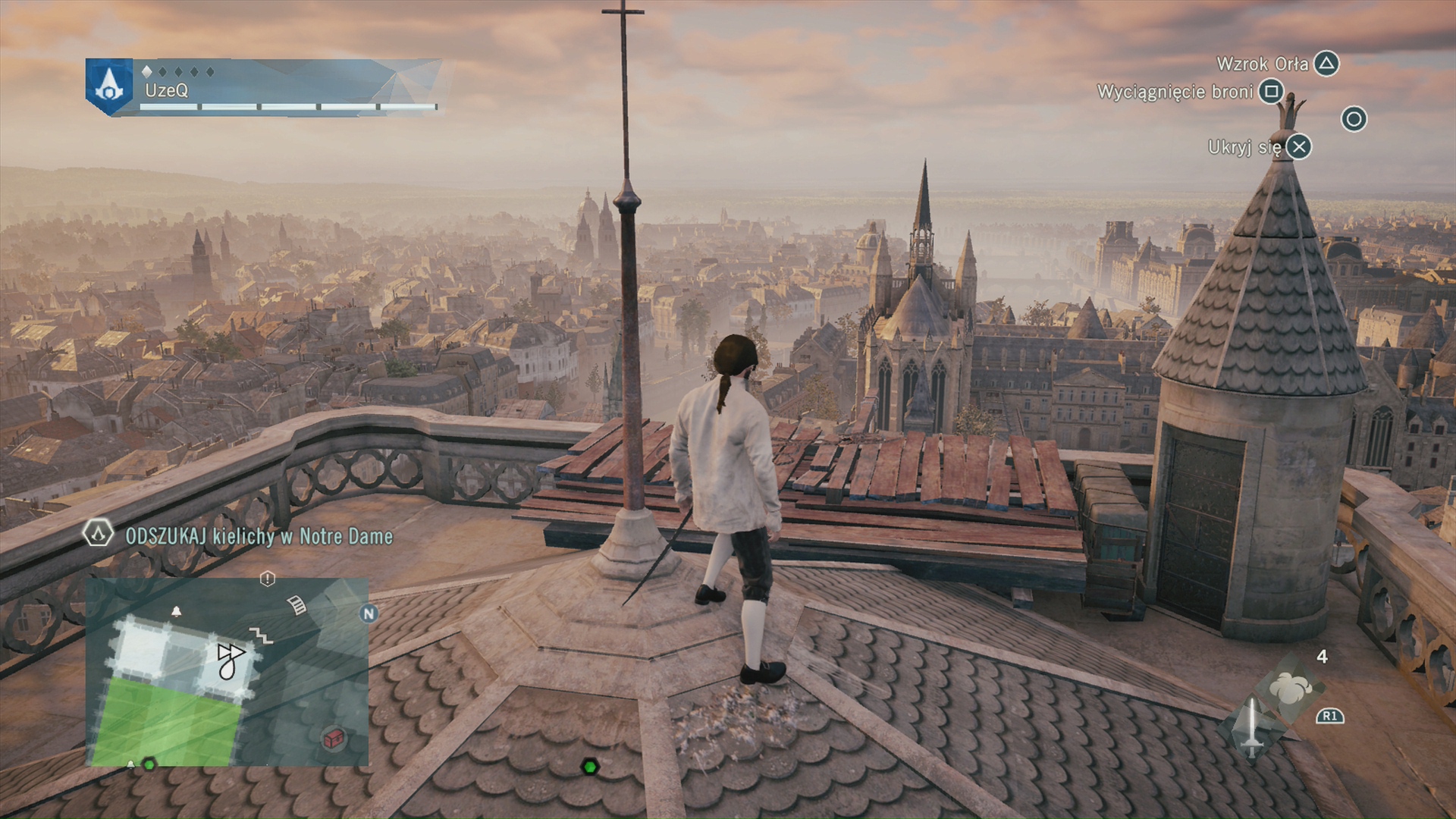Viewport: 1456px width, 819px height.
Task: Select the sword weapon icon
Action: (1251, 727)
